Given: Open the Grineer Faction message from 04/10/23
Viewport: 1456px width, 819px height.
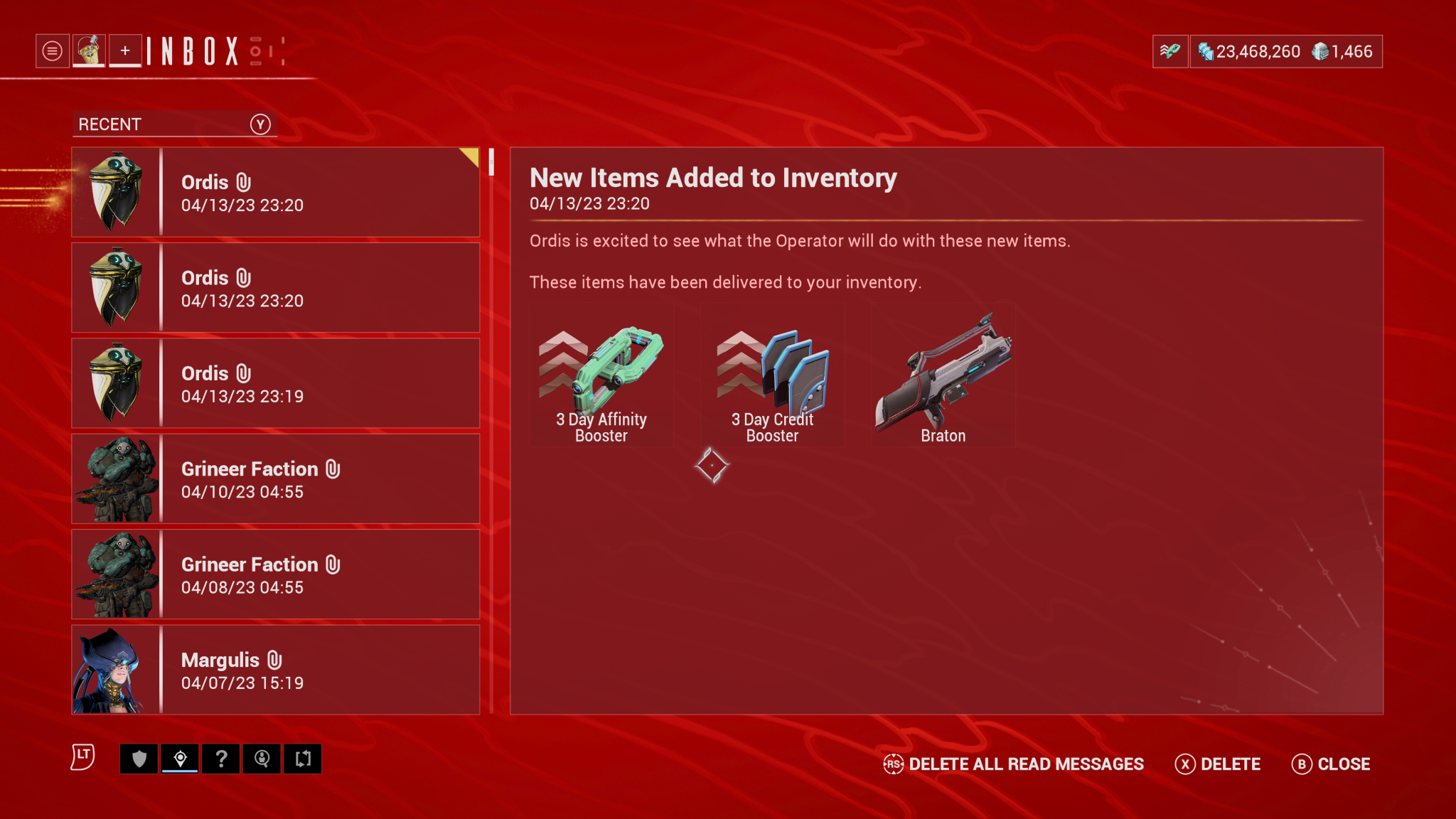Looking at the screenshot, I should 276,478.
